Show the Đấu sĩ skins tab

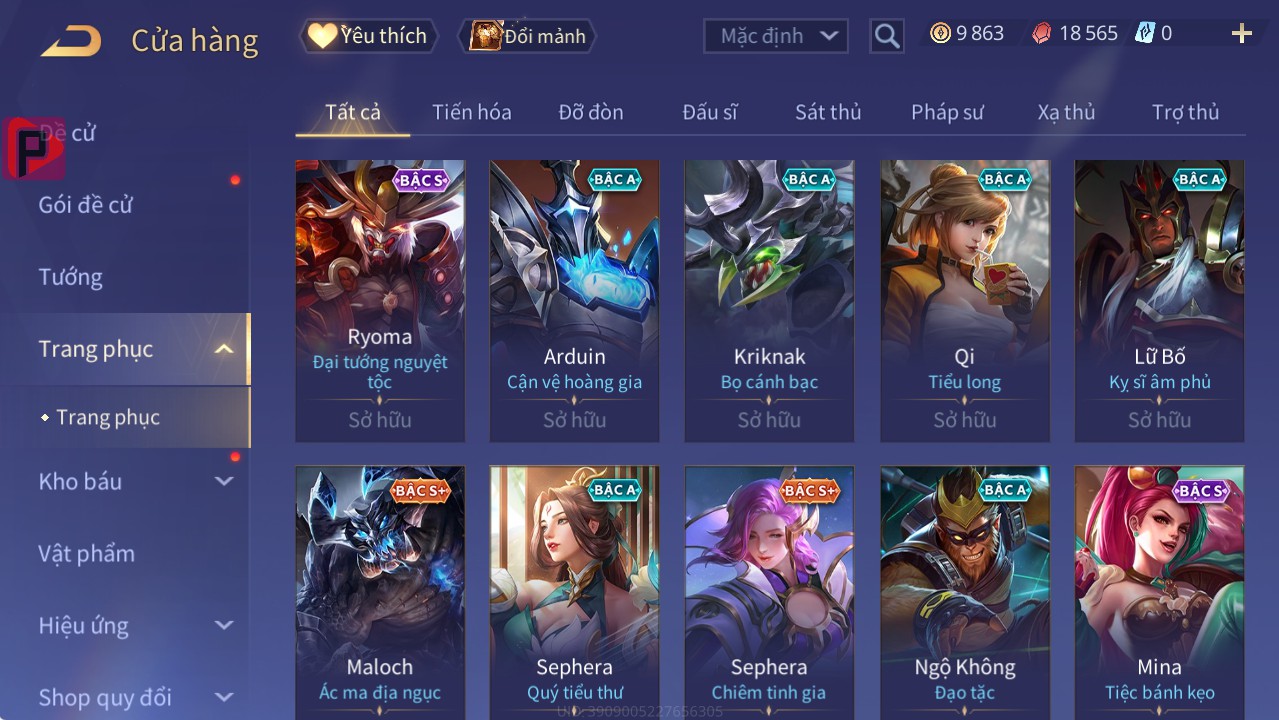pos(709,112)
